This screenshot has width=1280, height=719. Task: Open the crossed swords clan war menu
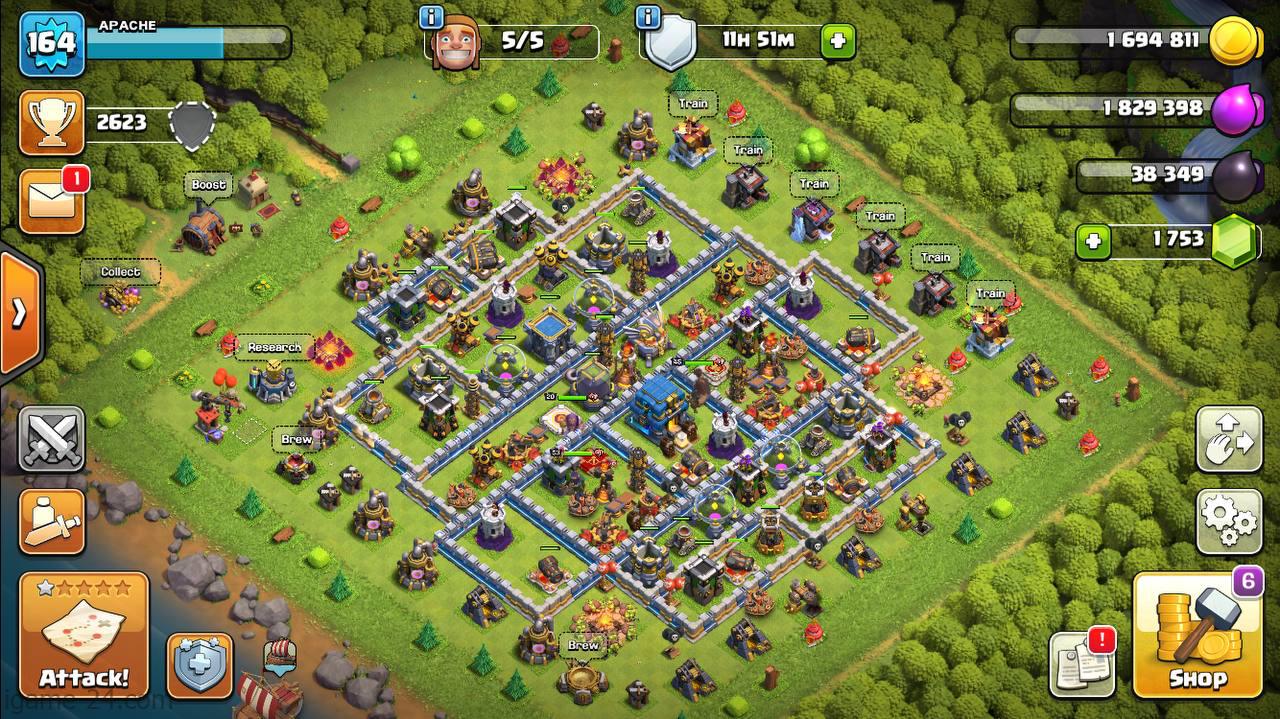[x=51, y=439]
